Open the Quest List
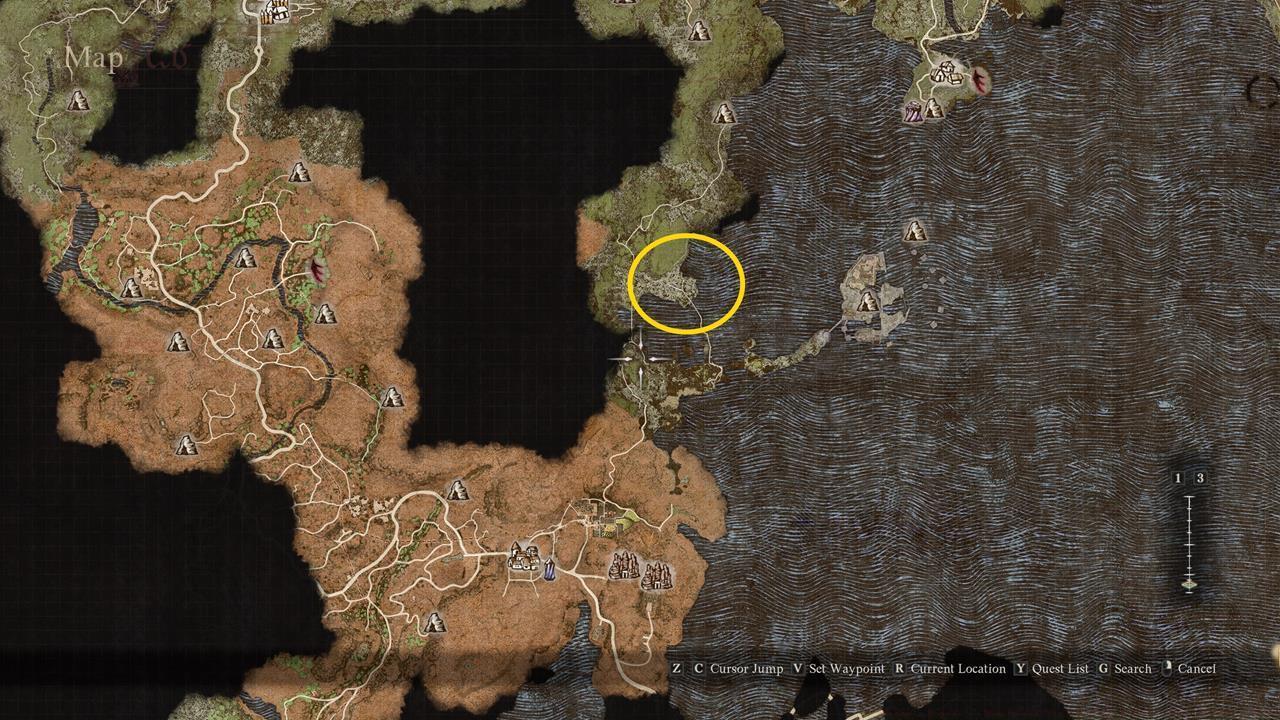 tap(1060, 668)
